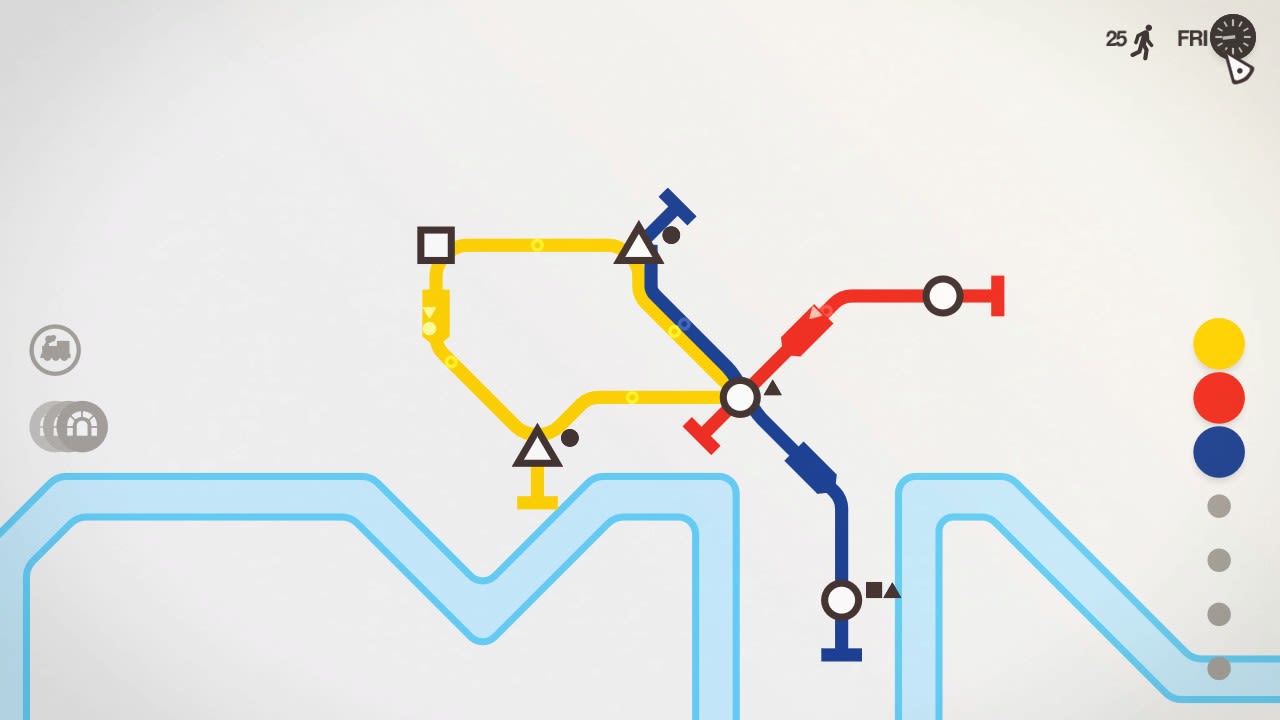Click the passenger count number 25

click(x=1113, y=39)
